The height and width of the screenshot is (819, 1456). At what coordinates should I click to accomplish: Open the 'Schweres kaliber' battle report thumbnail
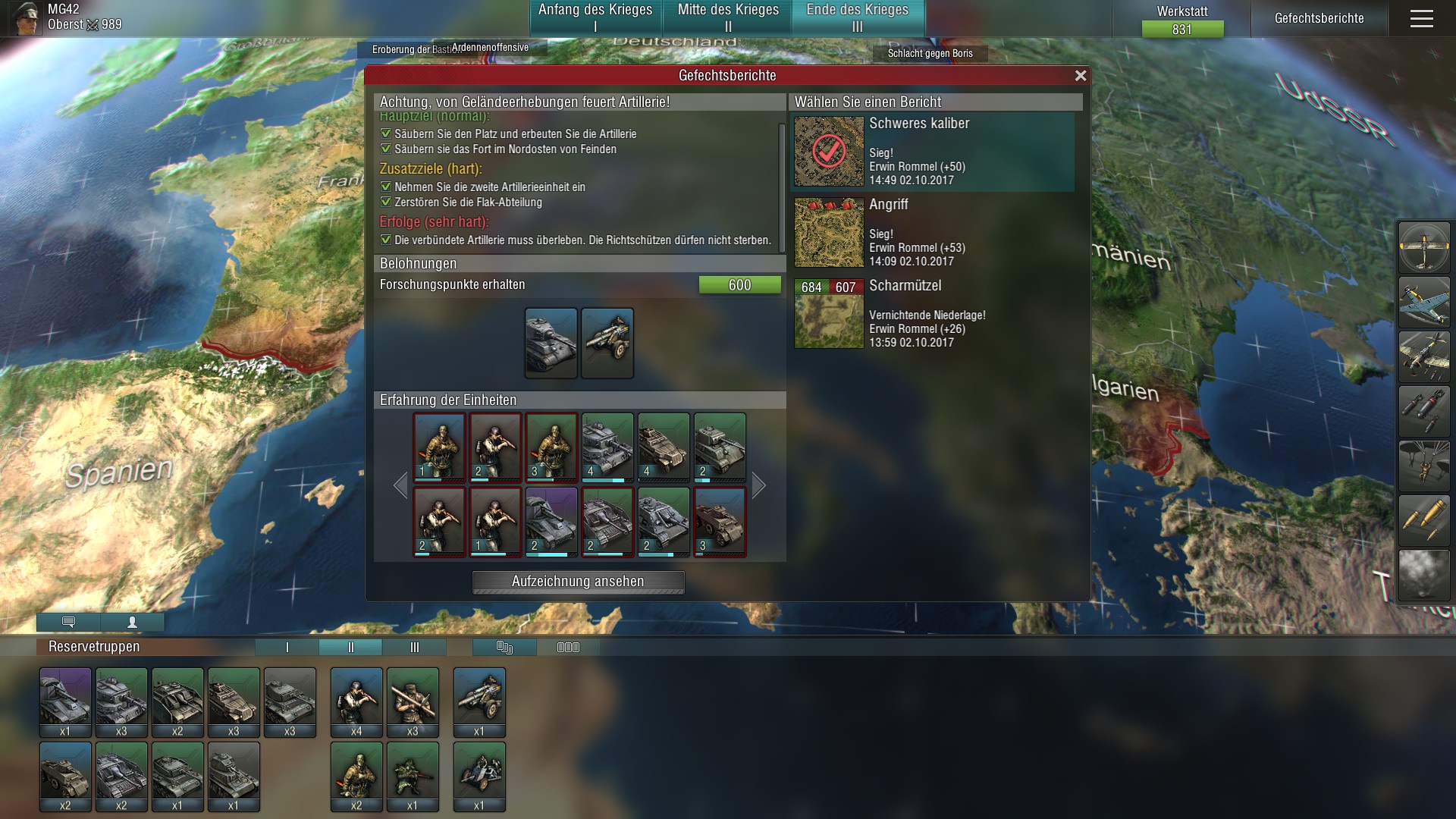pos(828,152)
